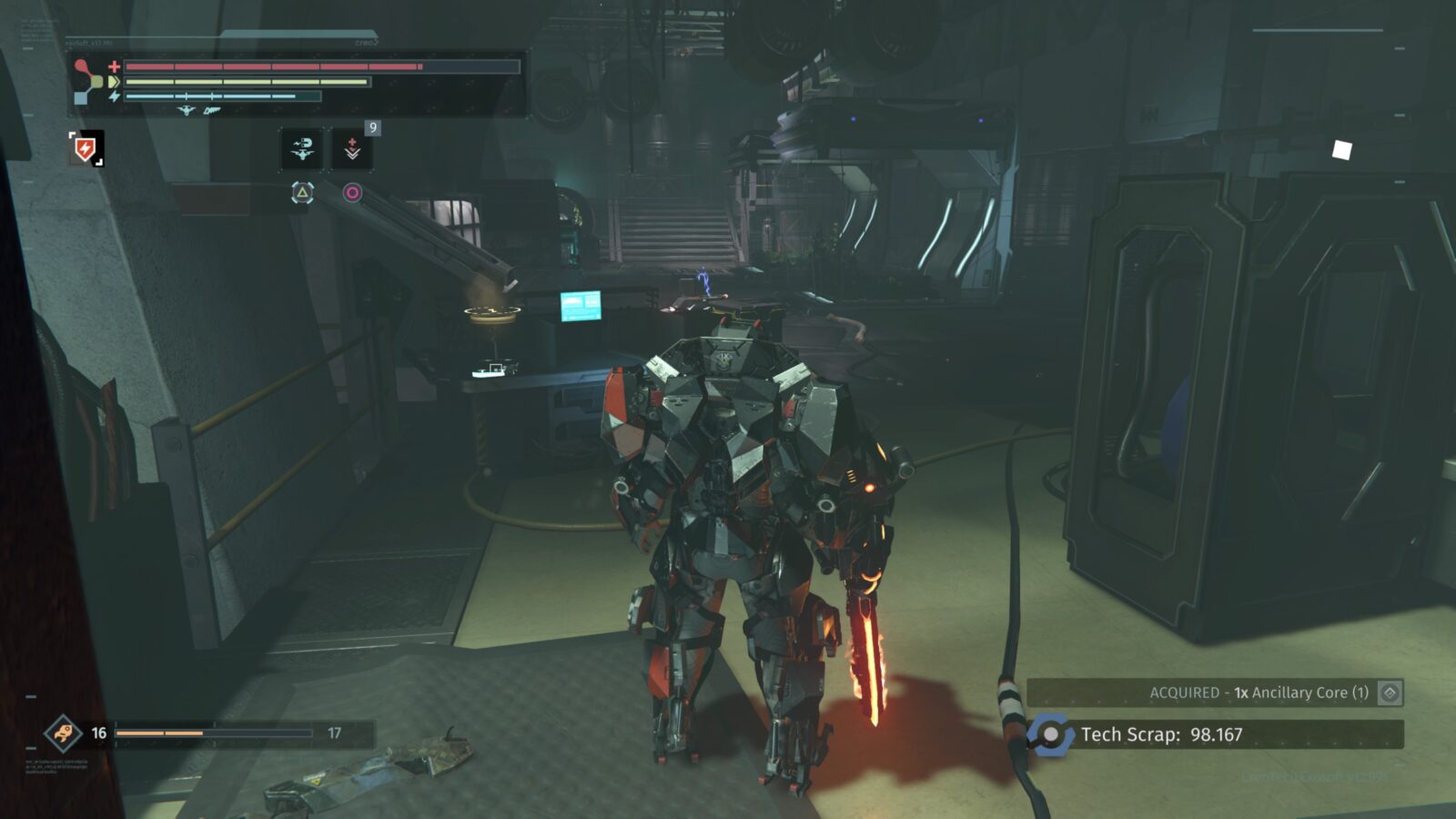The height and width of the screenshot is (819, 1456).
Task: Select the yellow stamina chevron icon
Action: [114, 81]
